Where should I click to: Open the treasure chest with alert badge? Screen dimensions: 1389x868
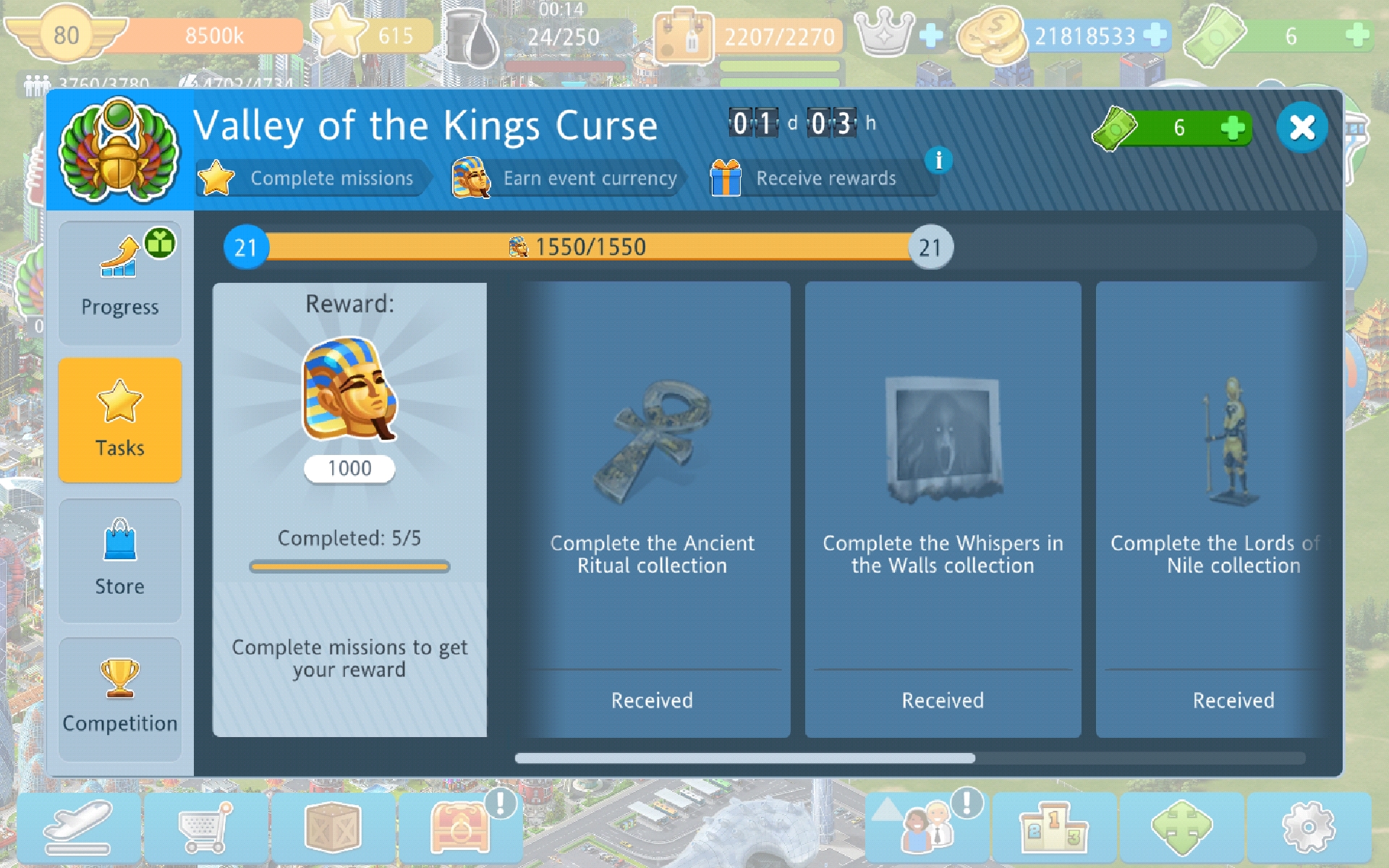click(461, 827)
